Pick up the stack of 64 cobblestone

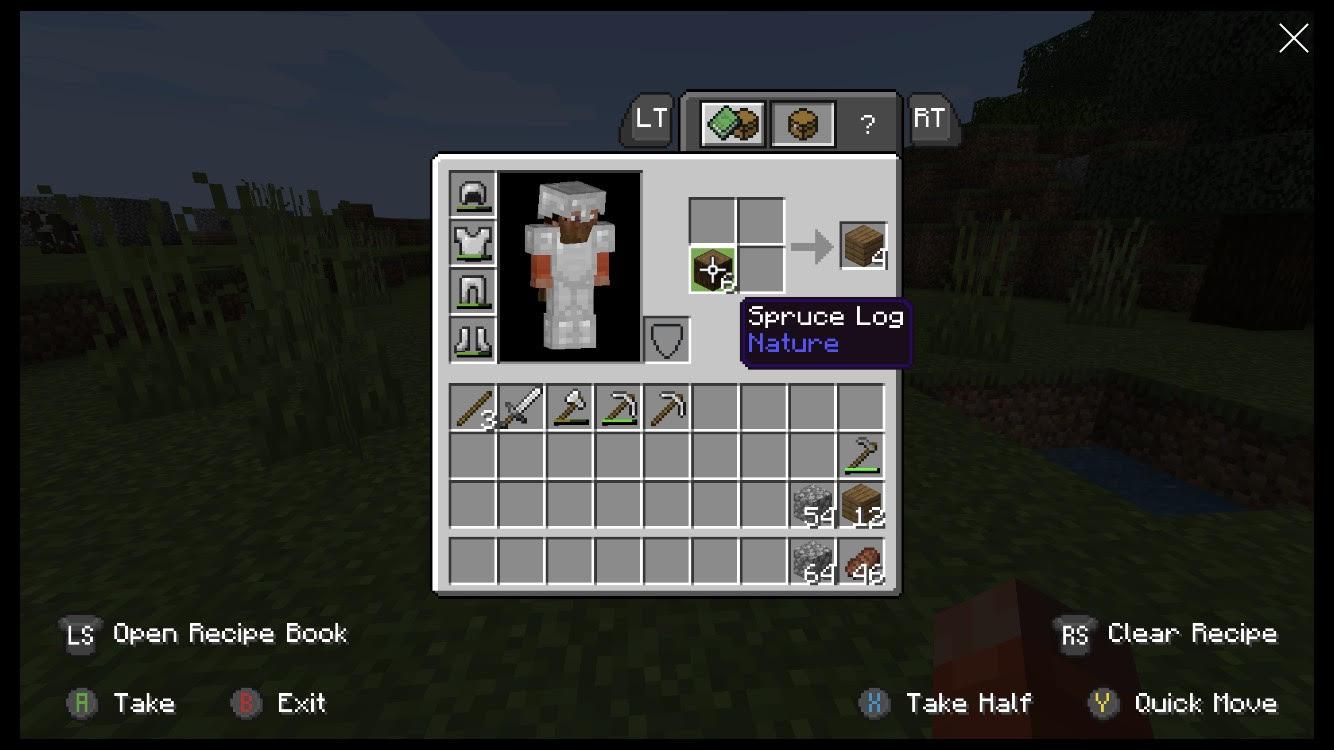813,561
